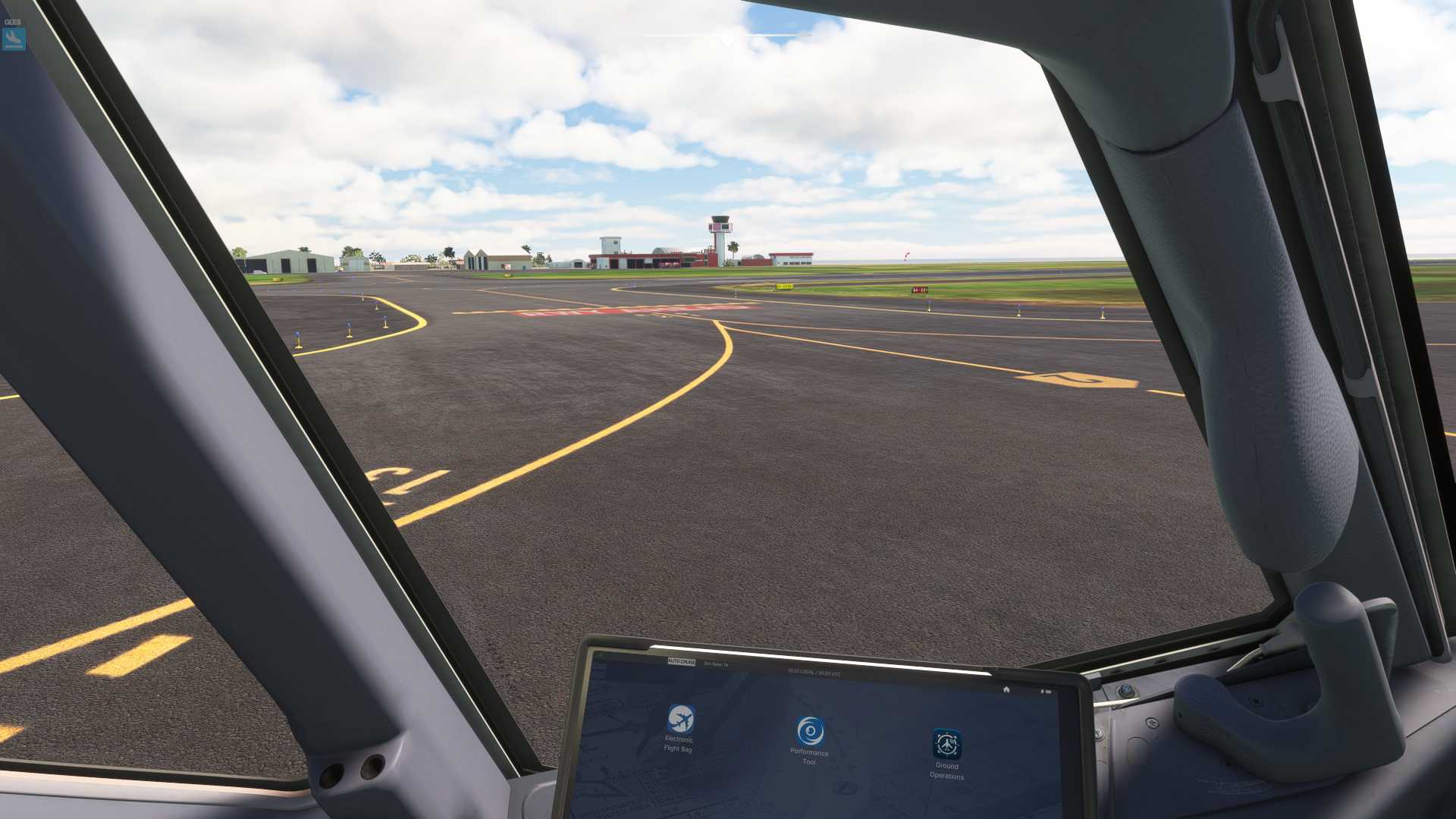Screen dimensions: 1456x819
Task: Open the Electronic Flight Bag app
Action: tap(680, 719)
